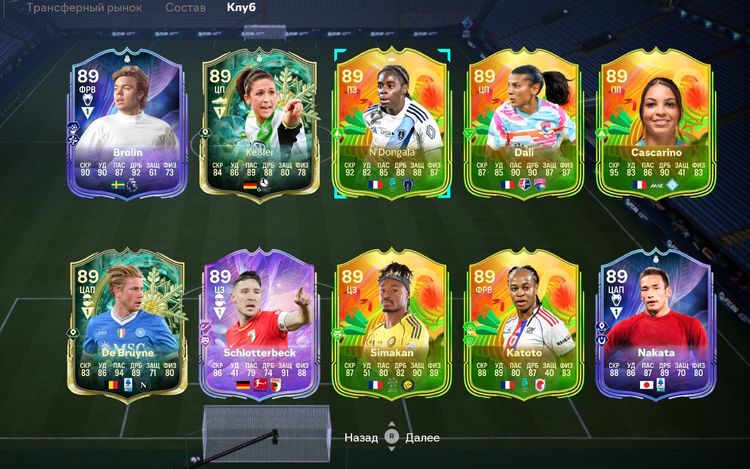Go to previous page with Назад
Image resolution: width=750 pixels, height=469 pixels.
(361, 437)
